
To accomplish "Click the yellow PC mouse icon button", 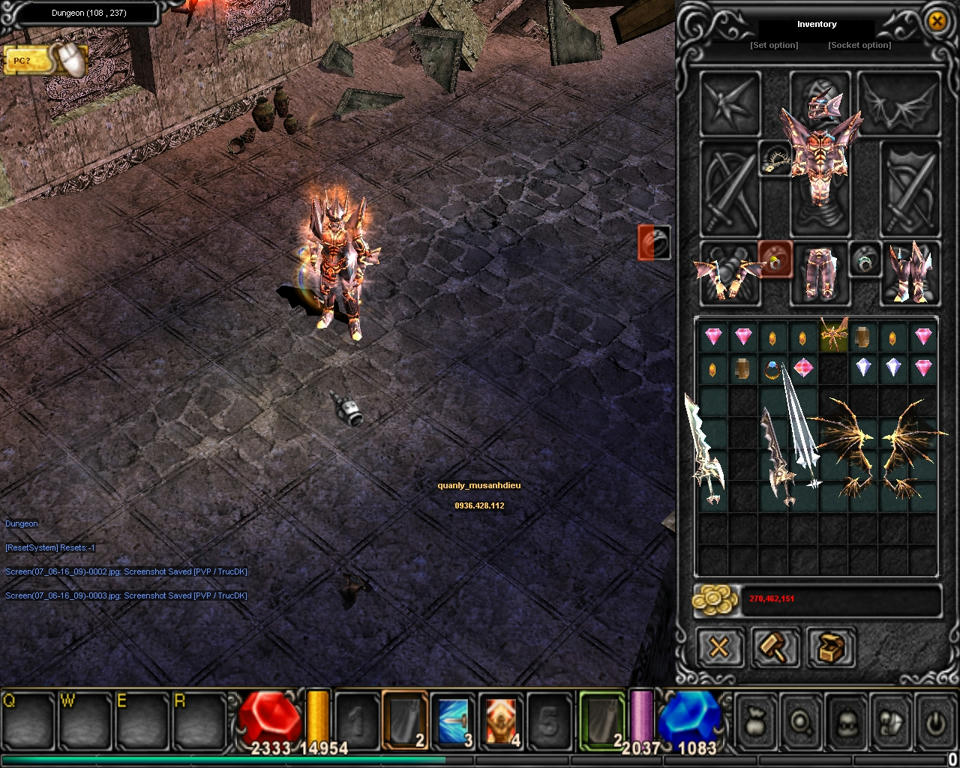I will pos(46,61).
